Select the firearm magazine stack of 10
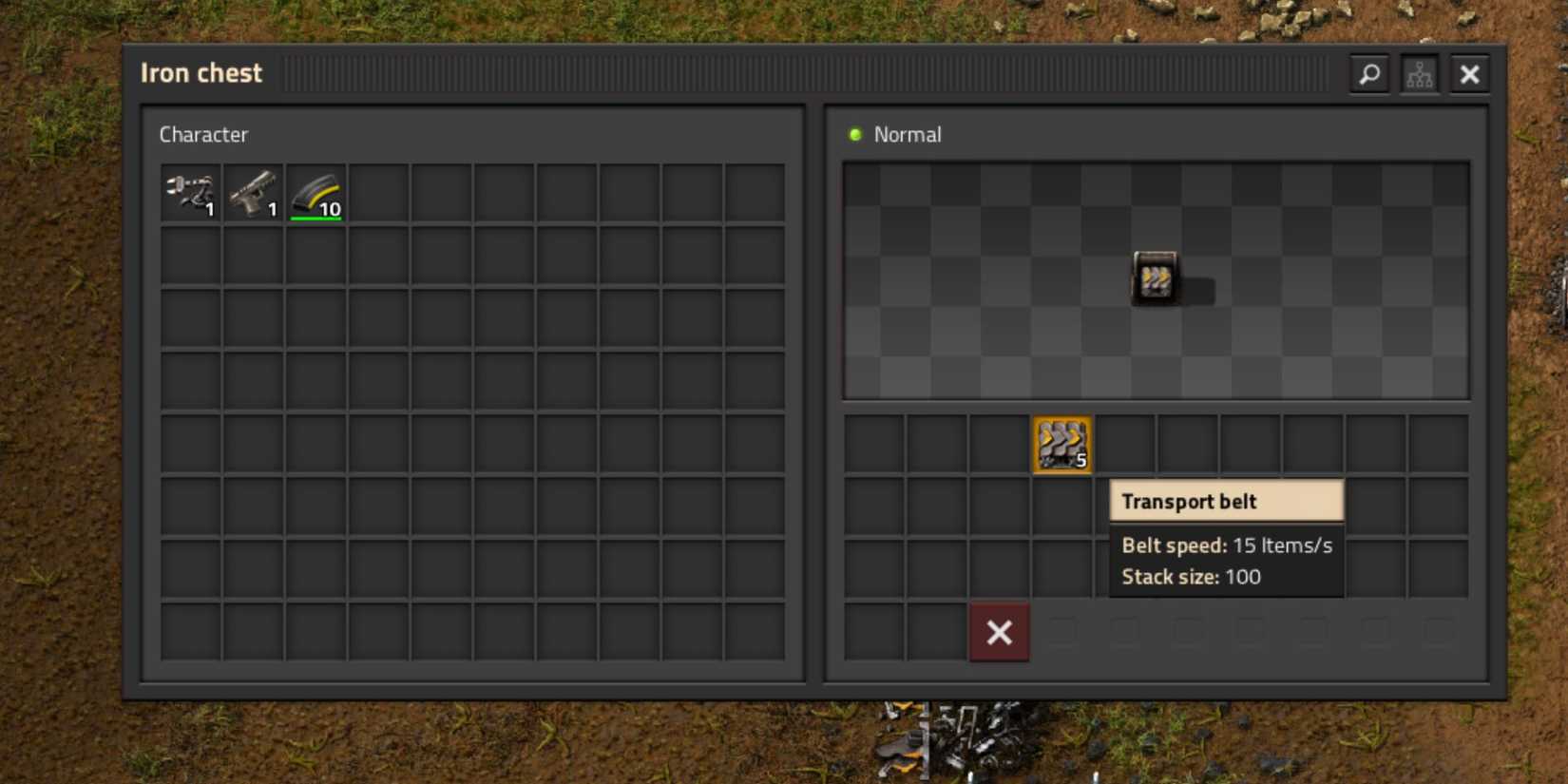This screenshot has height=784, width=1568. tap(316, 194)
